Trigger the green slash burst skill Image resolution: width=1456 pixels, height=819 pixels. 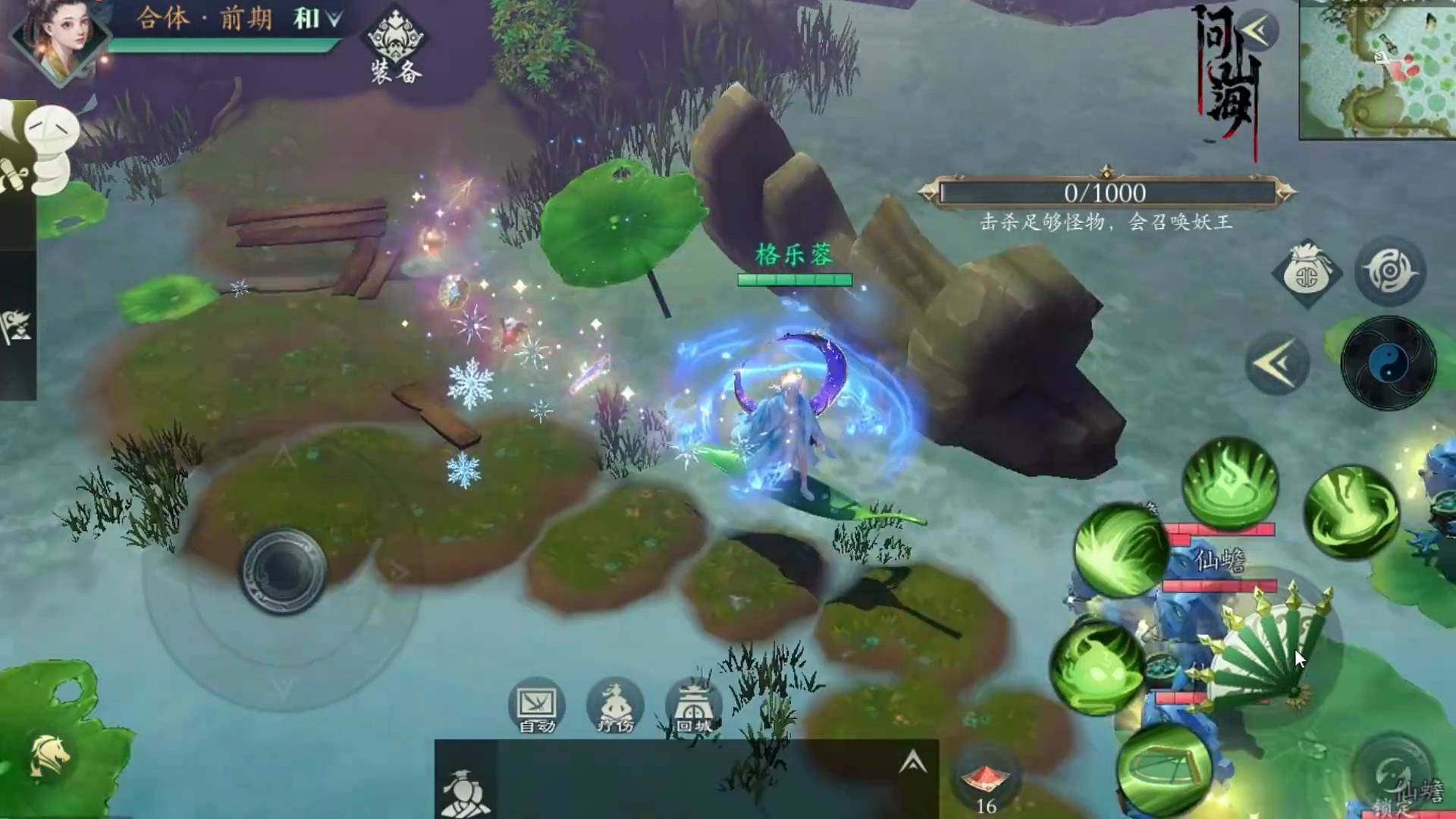(x=1119, y=551)
